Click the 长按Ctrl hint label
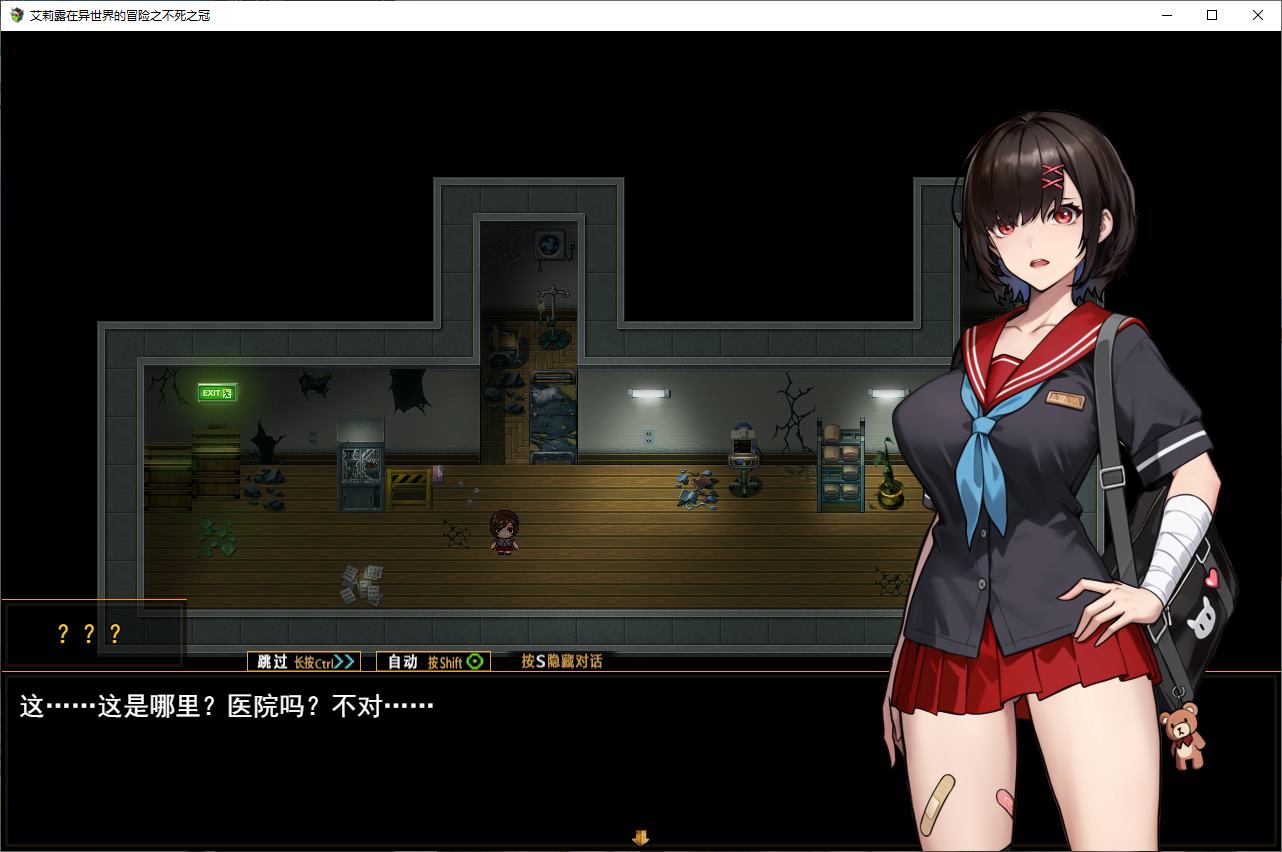This screenshot has width=1282, height=852. [x=314, y=661]
